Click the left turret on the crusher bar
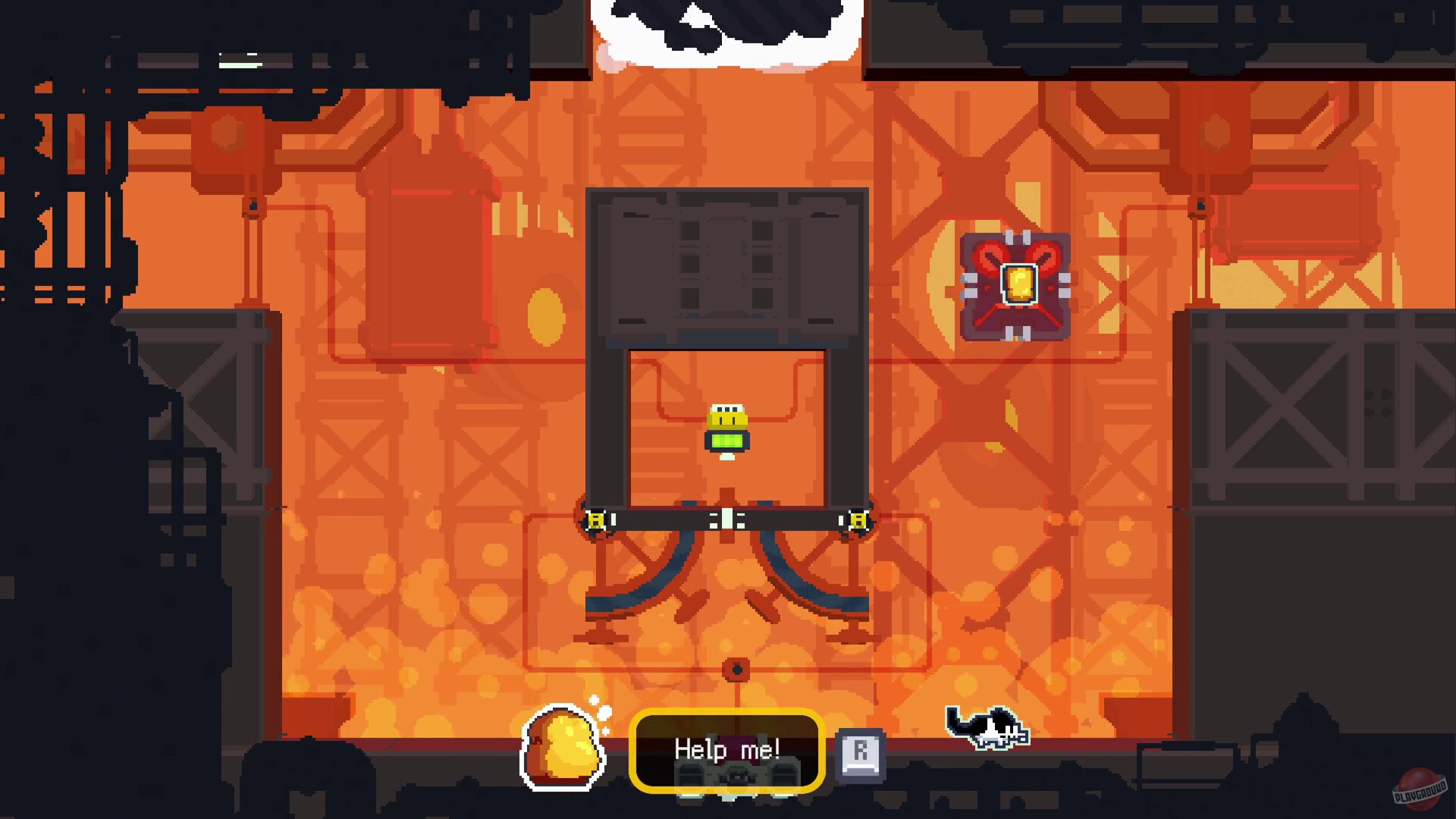 (598, 520)
